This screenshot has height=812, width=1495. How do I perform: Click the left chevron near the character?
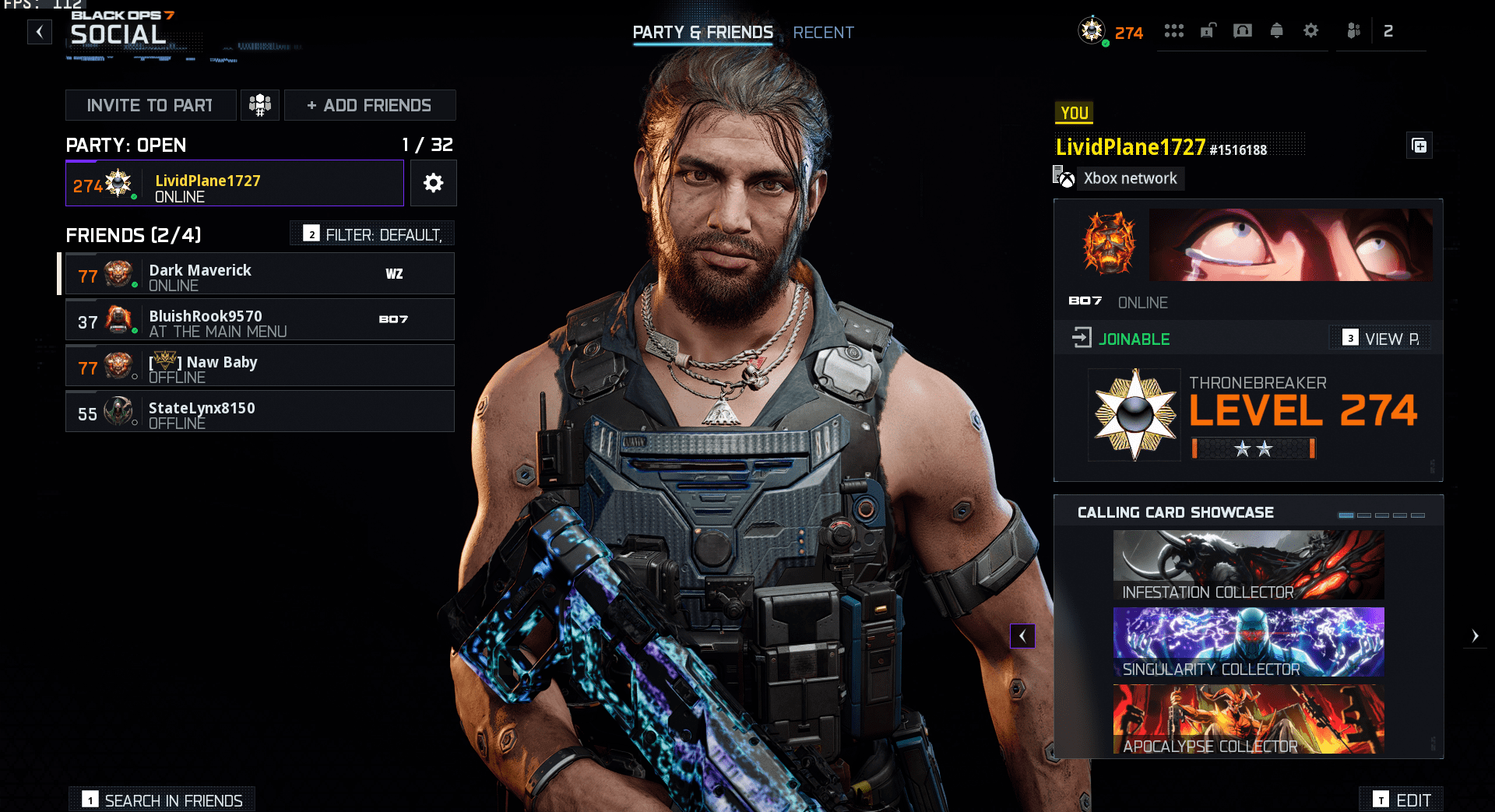(x=1022, y=636)
